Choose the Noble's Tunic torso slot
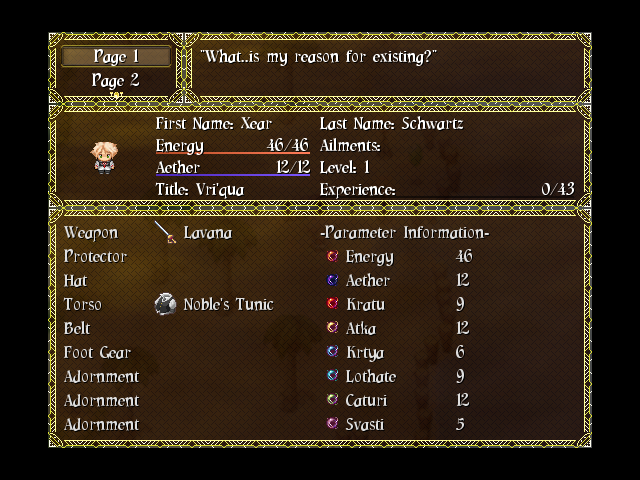This screenshot has height=480, width=640. [227, 305]
